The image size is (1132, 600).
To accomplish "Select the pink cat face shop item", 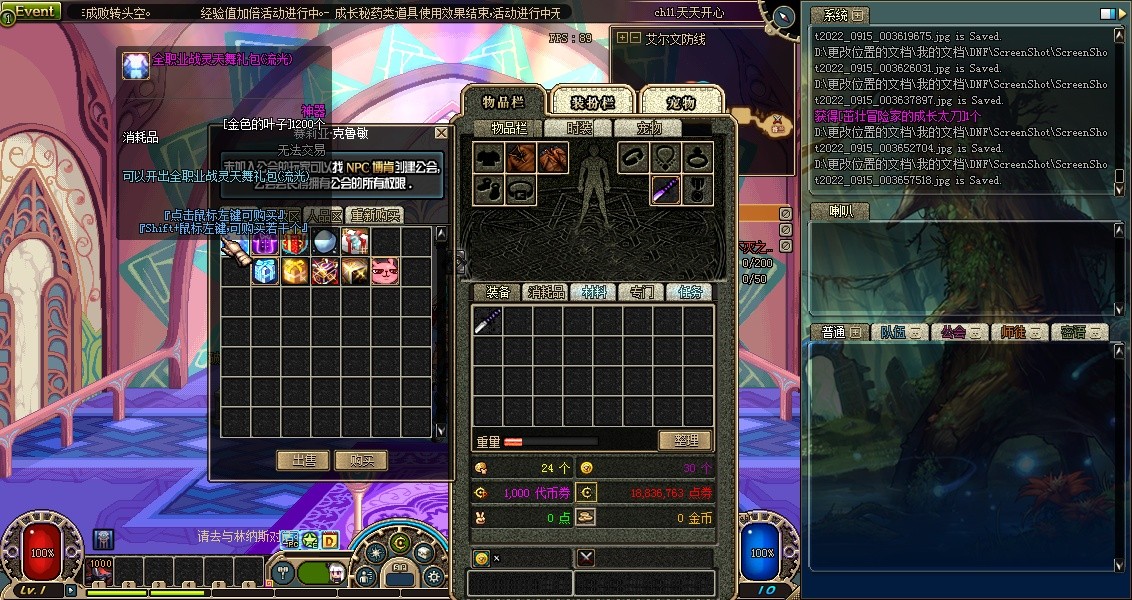I will coord(385,271).
